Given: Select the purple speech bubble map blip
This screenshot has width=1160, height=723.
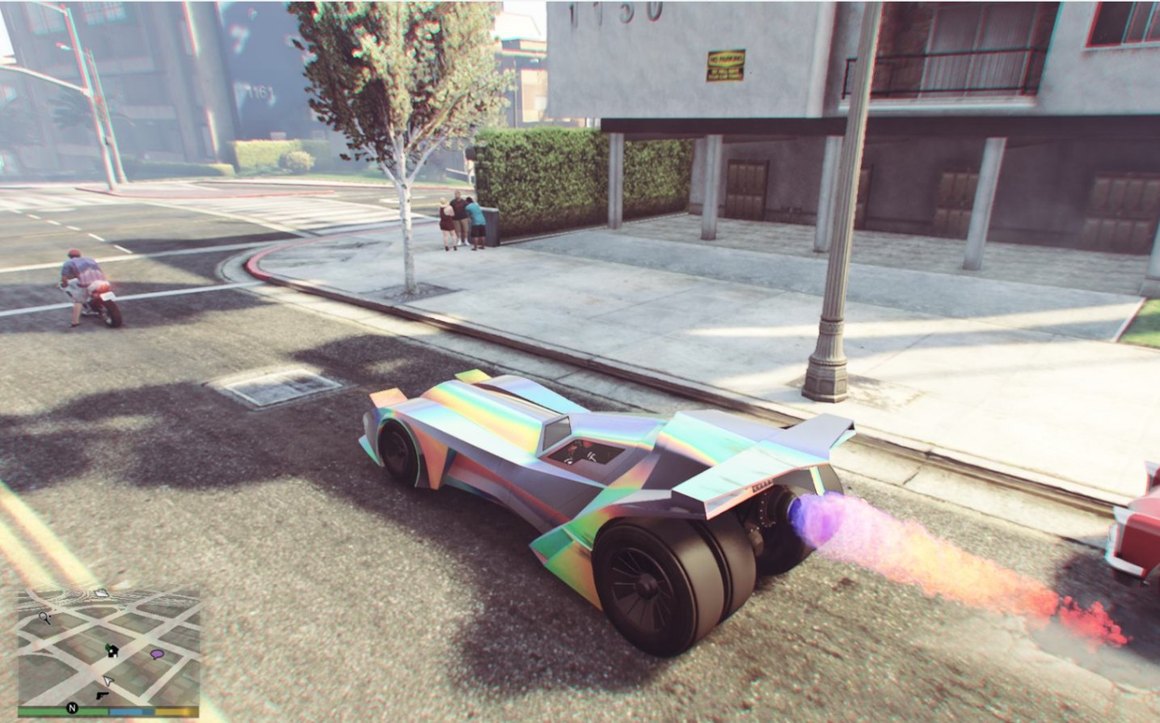Looking at the screenshot, I should [x=157, y=654].
